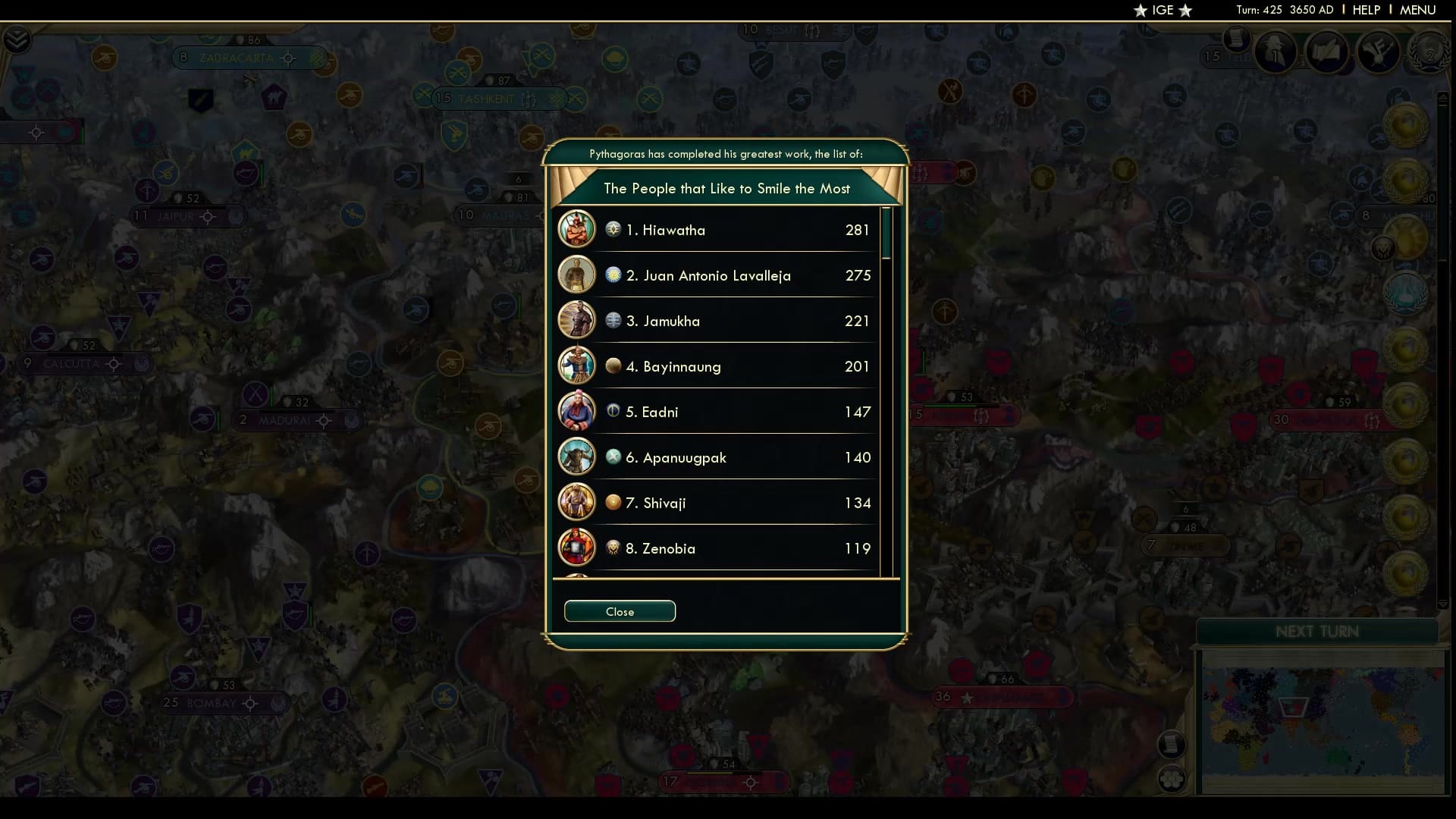Click Hiawatha's leader portrait
This screenshot has height=819, width=1456.
[577, 229]
